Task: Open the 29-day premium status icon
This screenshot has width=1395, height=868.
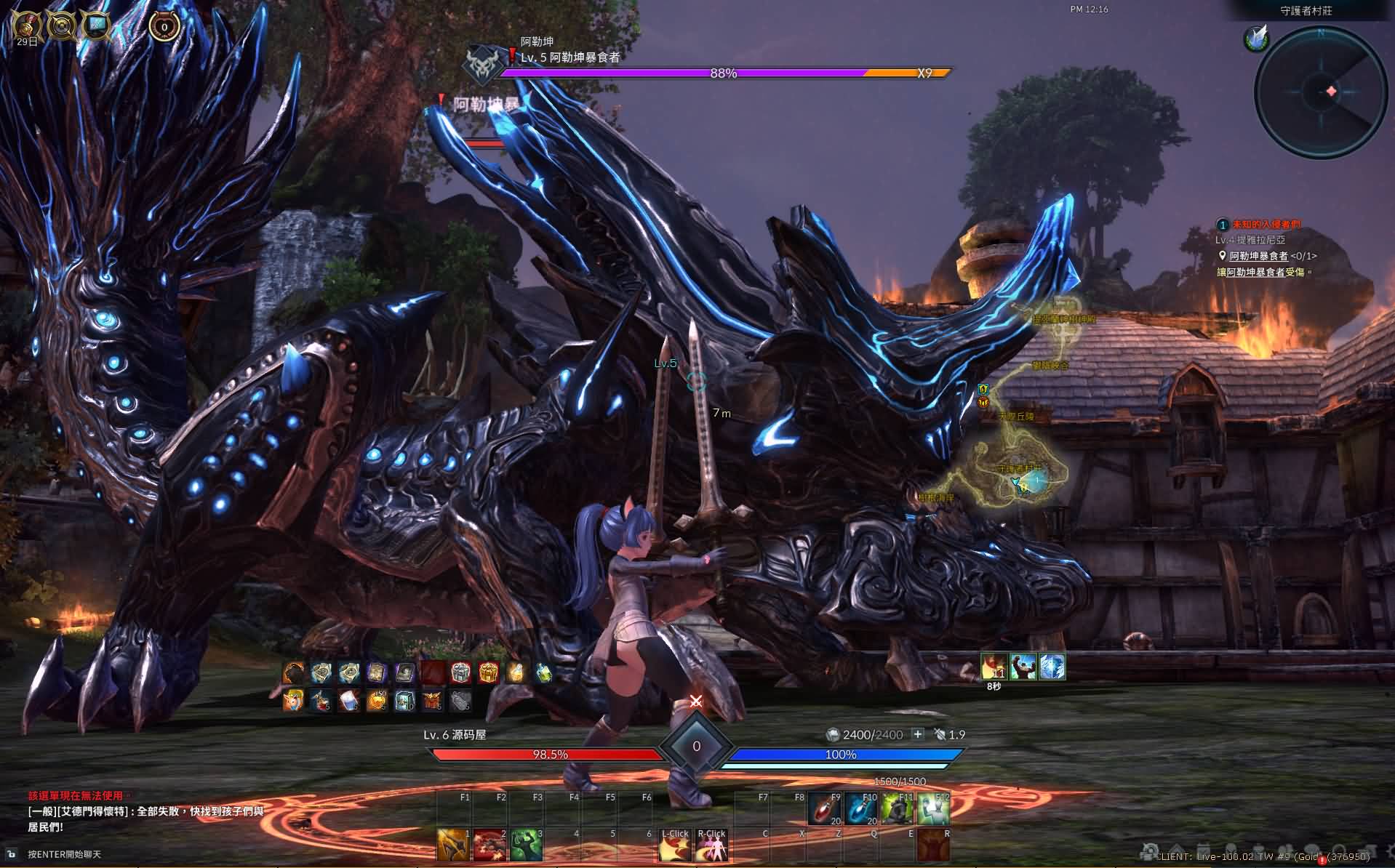Action: pyautogui.click(x=27, y=27)
